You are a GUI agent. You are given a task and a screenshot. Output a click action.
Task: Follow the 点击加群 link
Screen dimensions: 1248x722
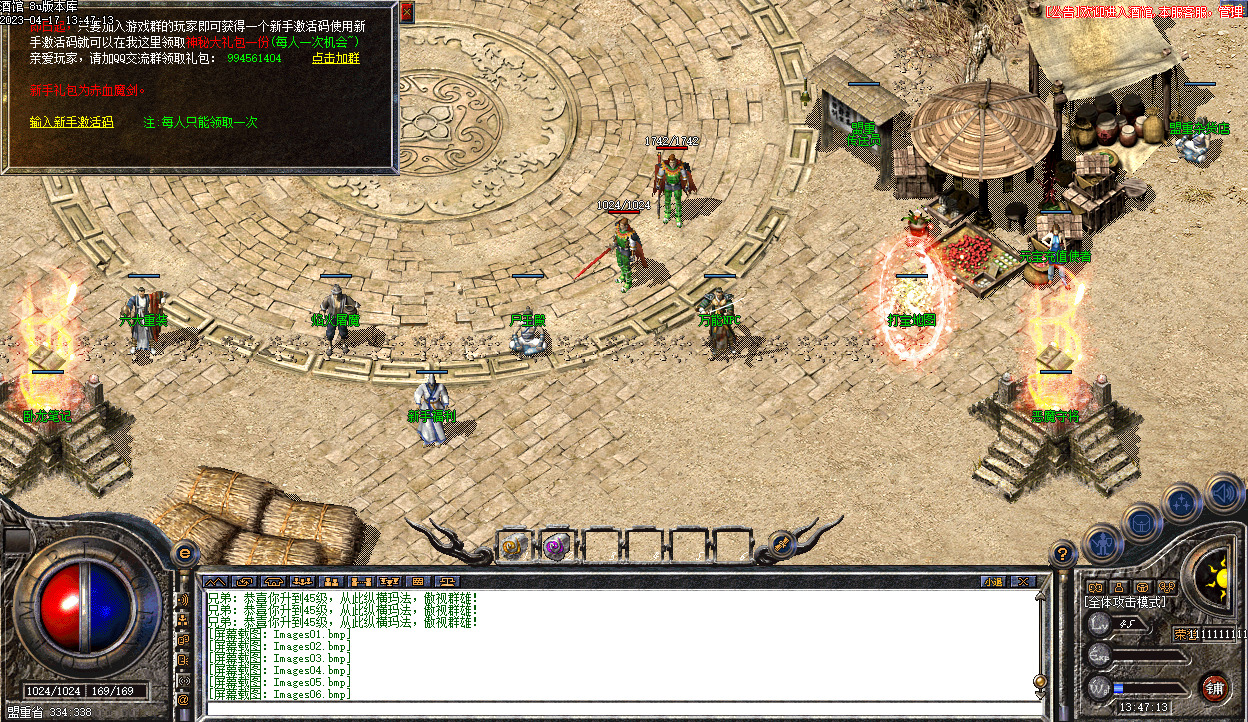click(x=335, y=59)
